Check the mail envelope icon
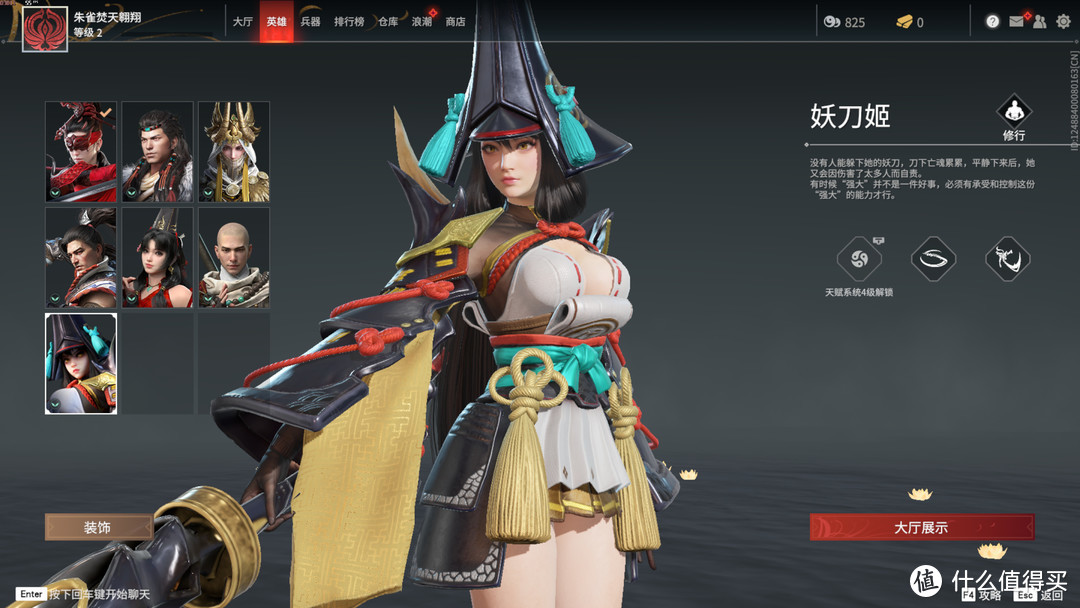The height and width of the screenshot is (608, 1080). coord(1017,21)
